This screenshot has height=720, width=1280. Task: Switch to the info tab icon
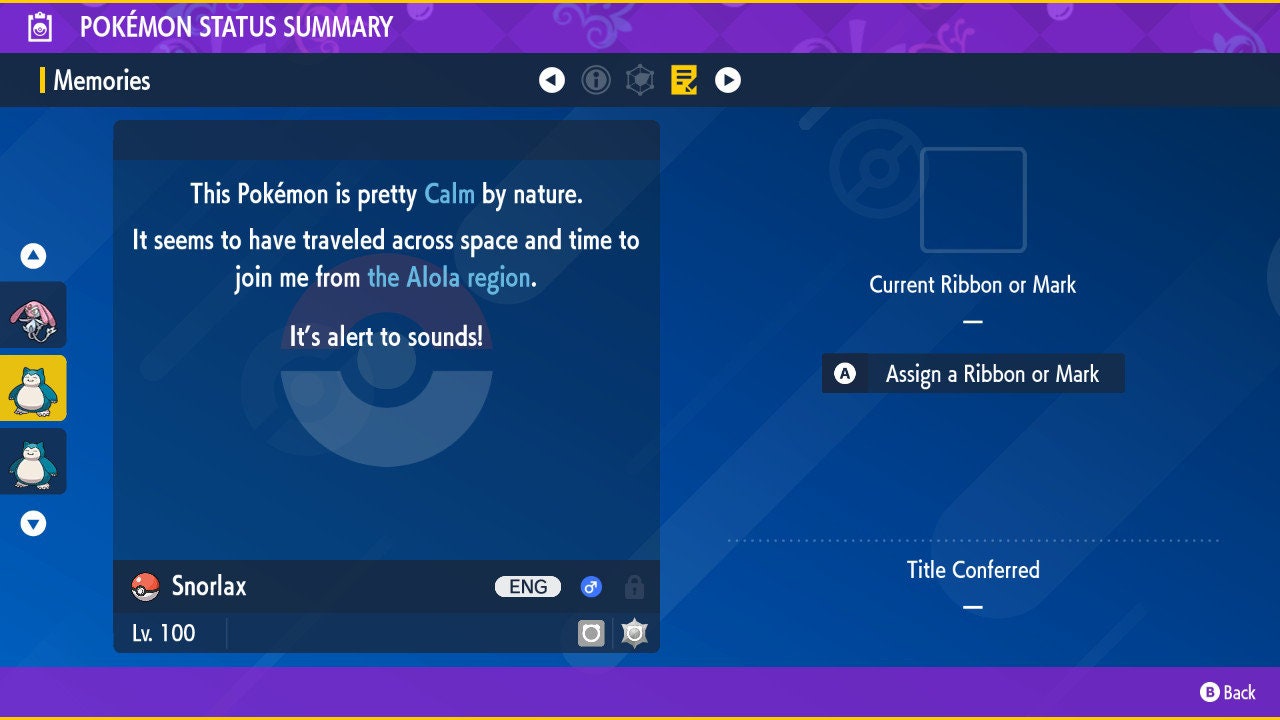pos(596,80)
